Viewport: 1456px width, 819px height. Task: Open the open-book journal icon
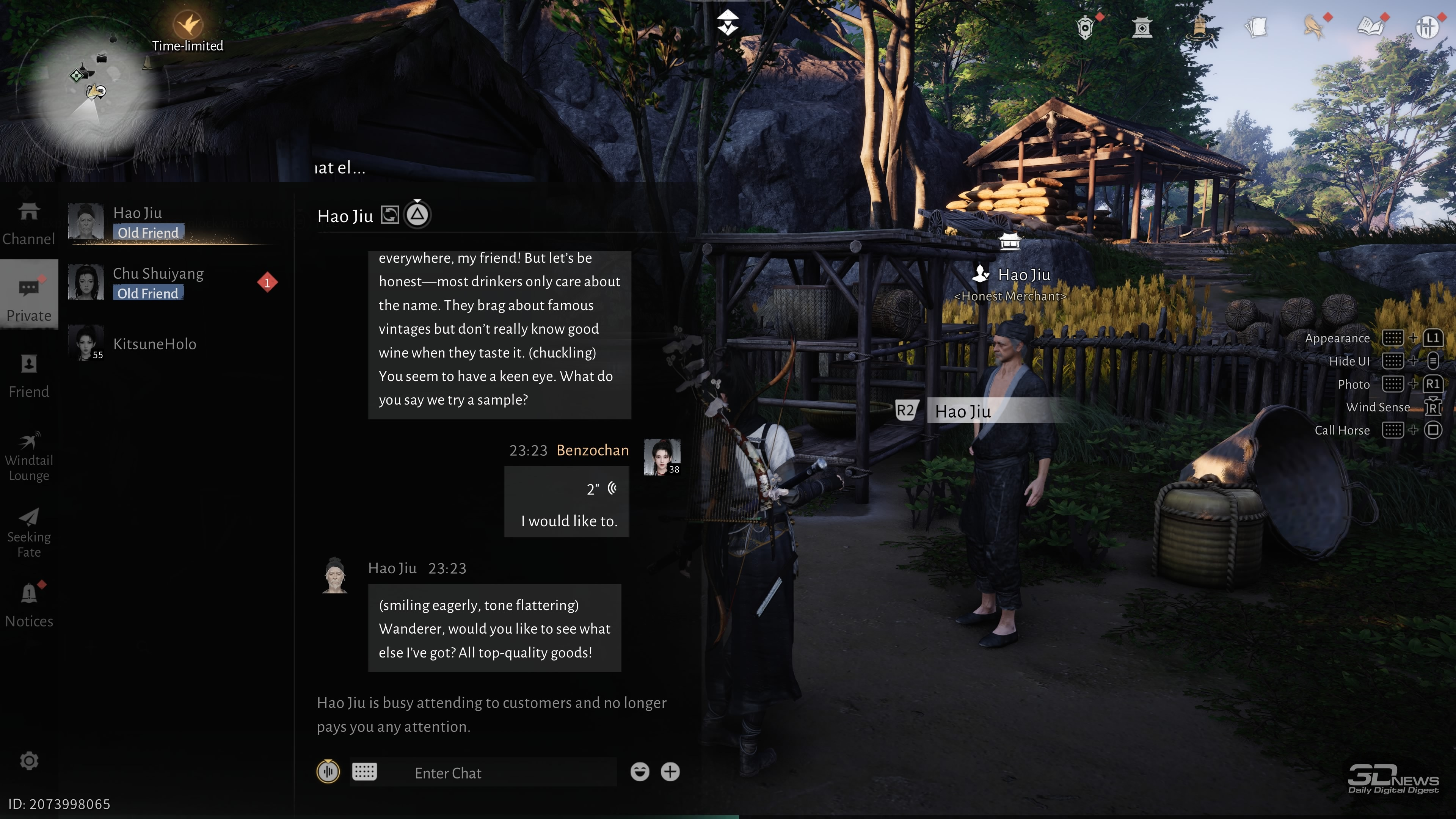pos(1369,27)
